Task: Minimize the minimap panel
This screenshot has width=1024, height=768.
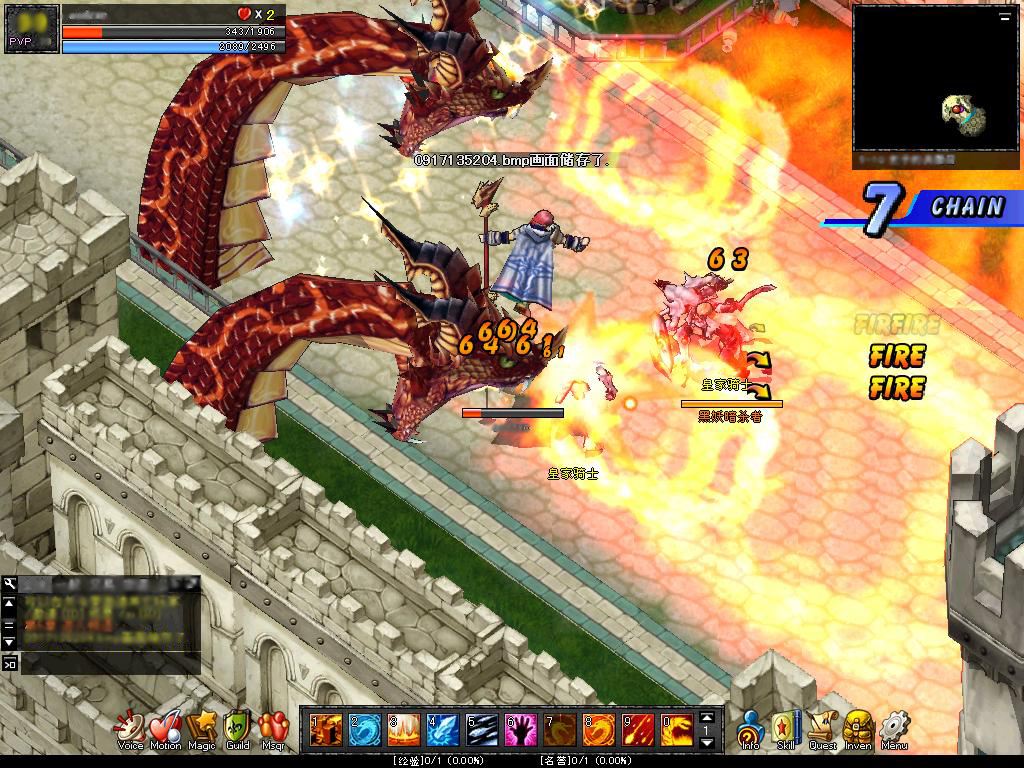Action: (1004, 17)
